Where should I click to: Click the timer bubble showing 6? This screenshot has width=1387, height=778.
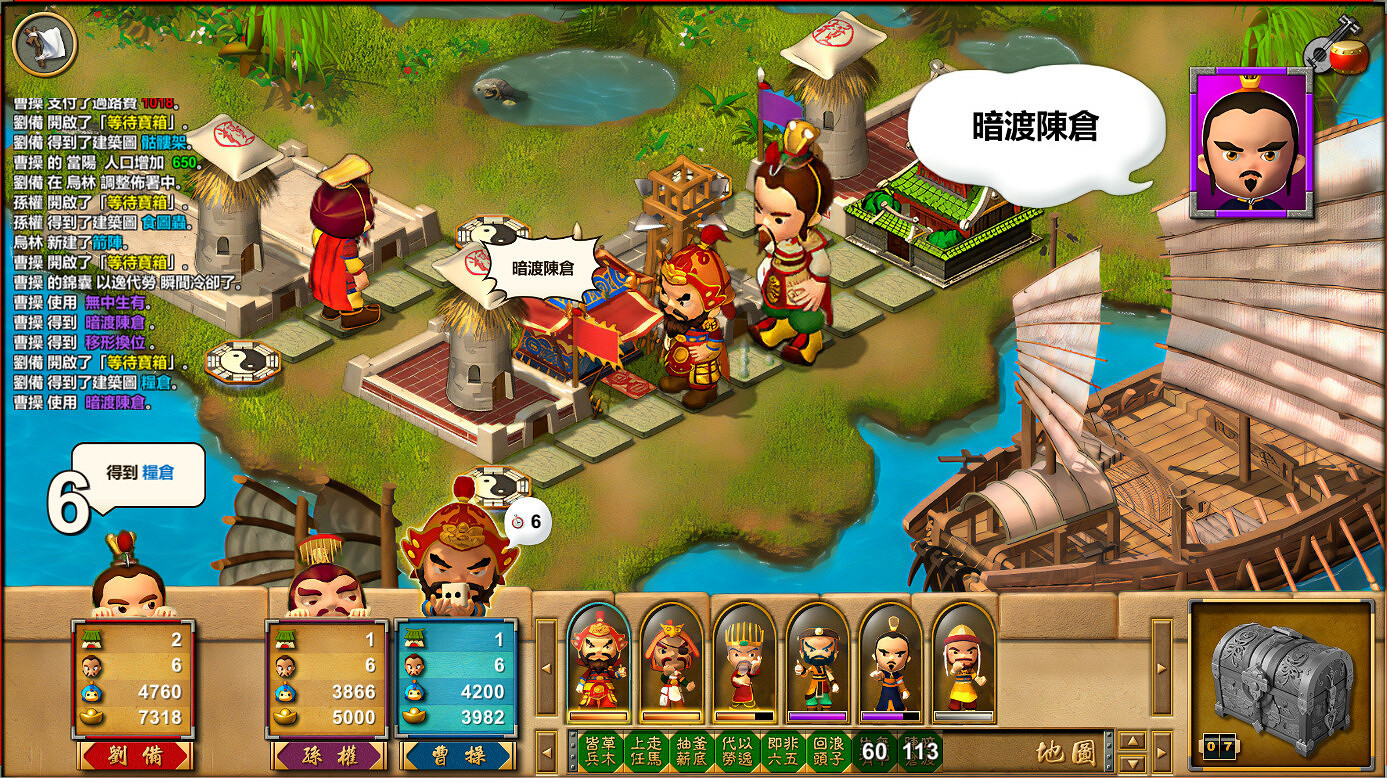525,521
